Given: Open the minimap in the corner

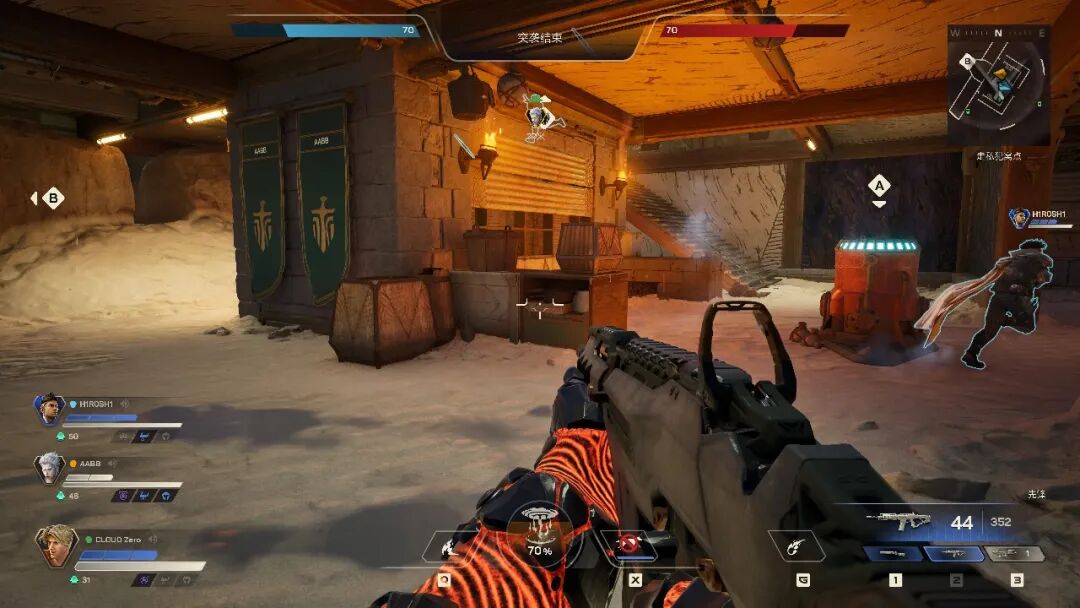Looking at the screenshot, I should (998, 85).
